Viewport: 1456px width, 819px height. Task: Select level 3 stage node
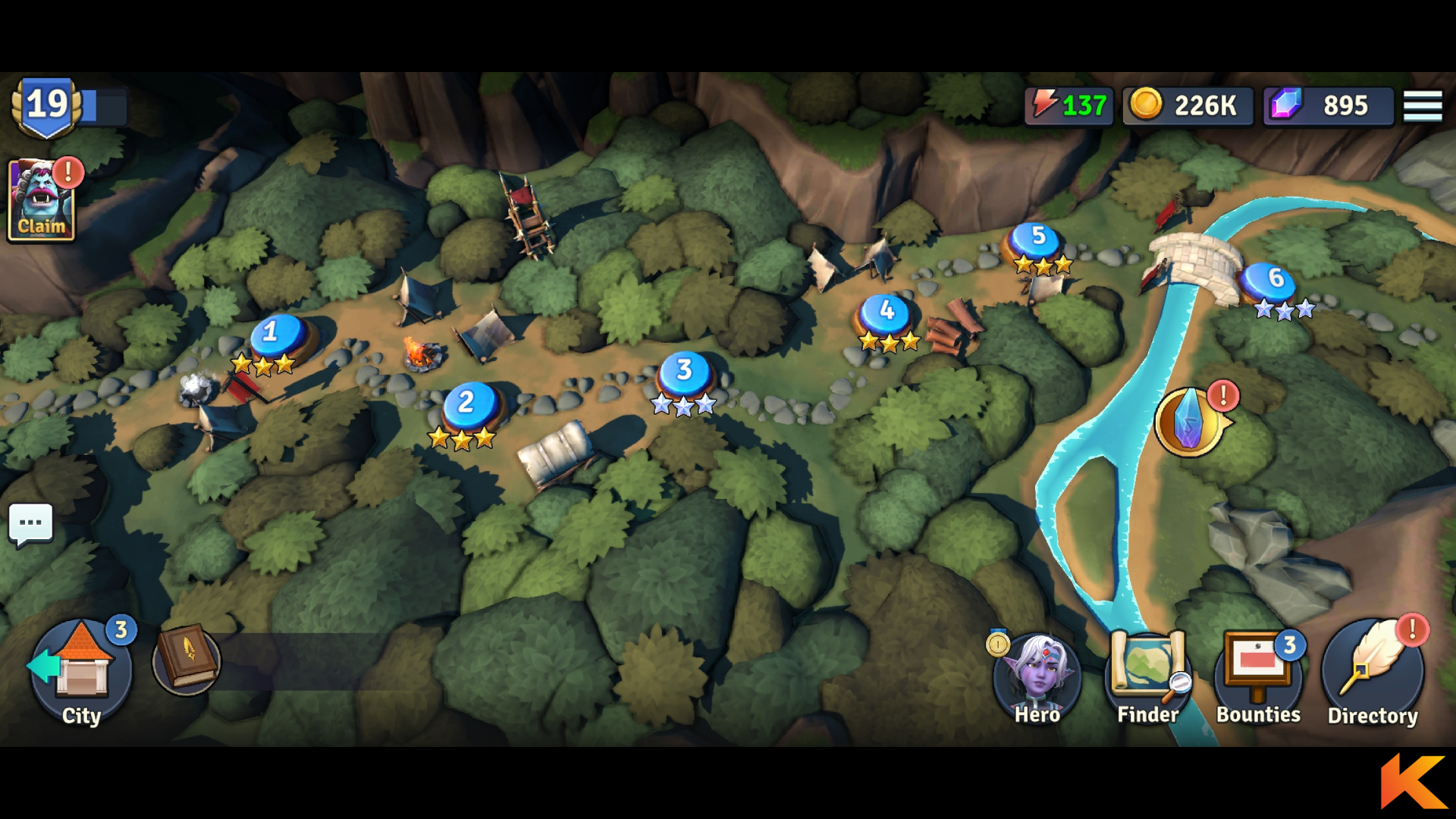pyautogui.click(x=685, y=373)
